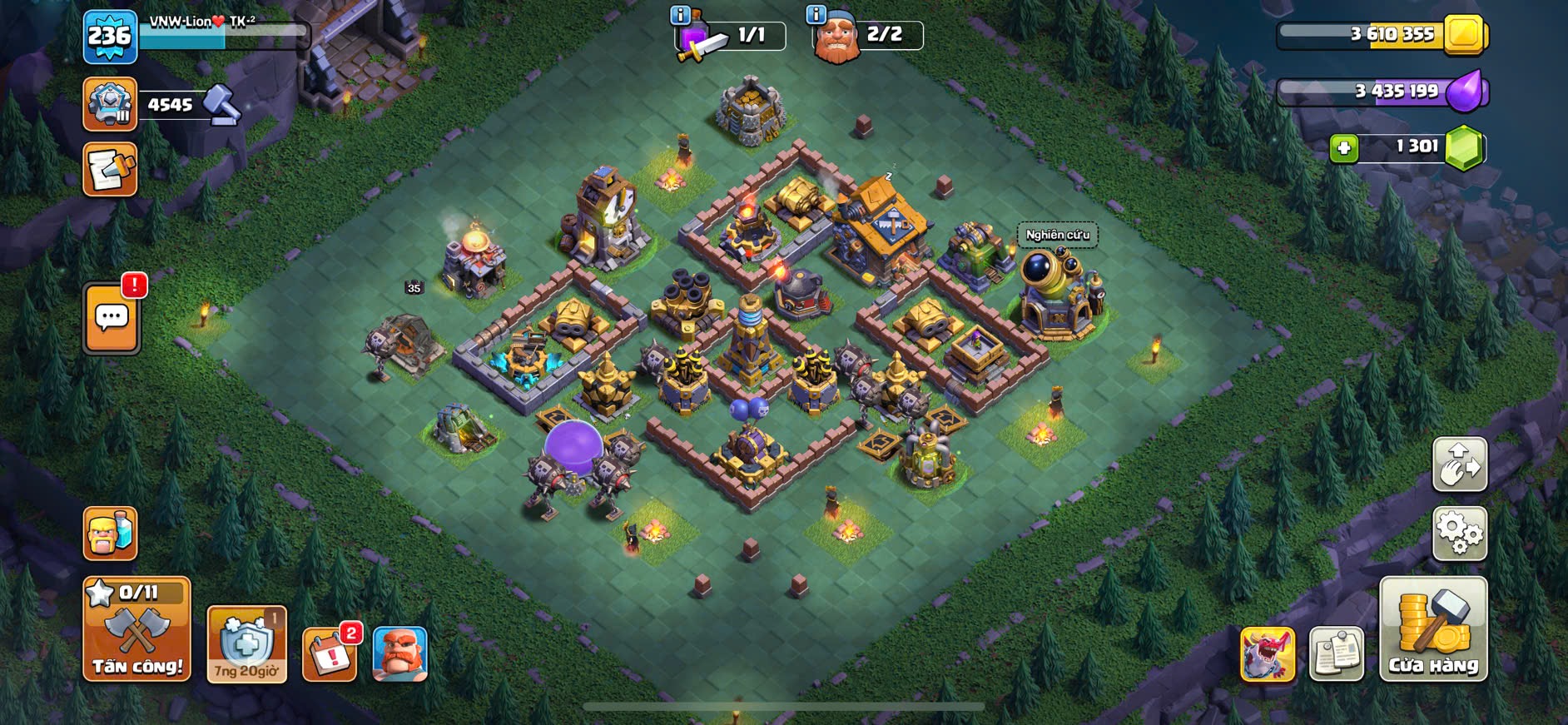This screenshot has width=1568, height=725.
Task: Open the events calendar with red badge
Action: pyautogui.click(x=330, y=654)
